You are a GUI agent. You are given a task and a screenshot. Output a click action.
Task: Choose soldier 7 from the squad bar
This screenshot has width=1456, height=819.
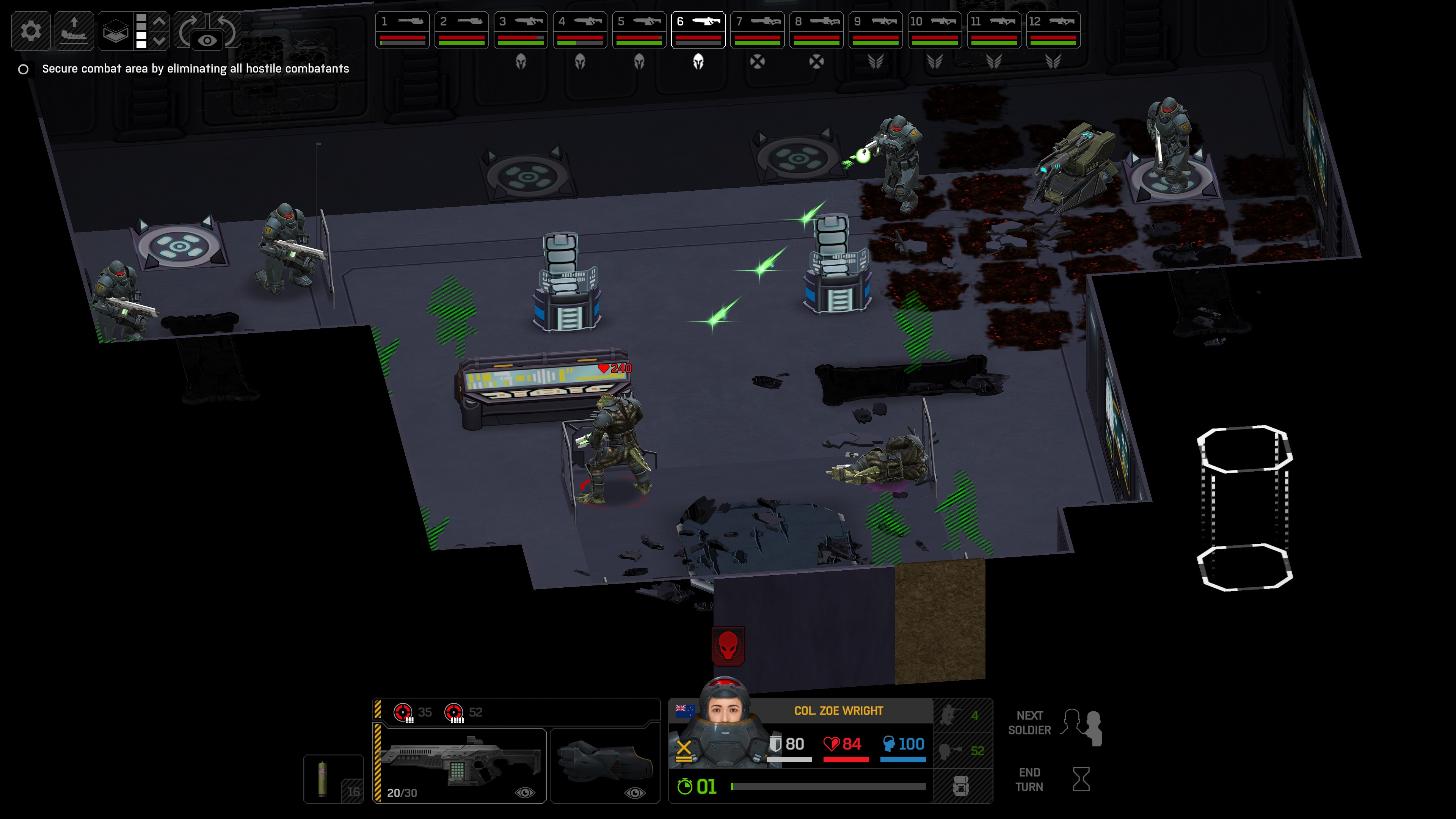pyautogui.click(x=758, y=30)
